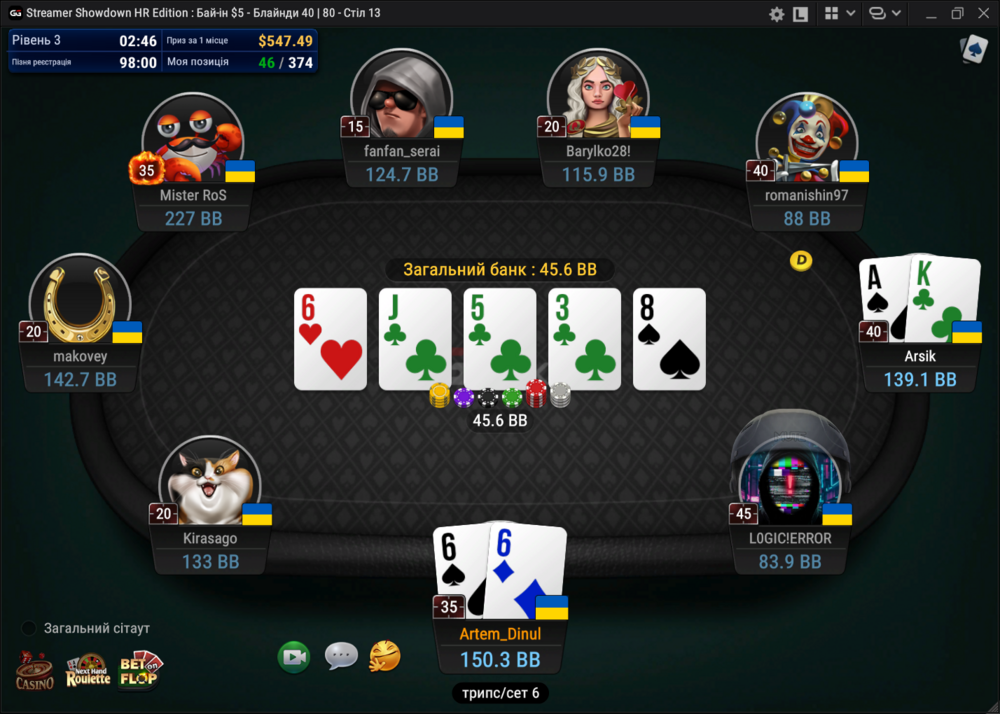The image size is (1000, 714).
Task: Open the Casino mini-game
Action: [34, 670]
